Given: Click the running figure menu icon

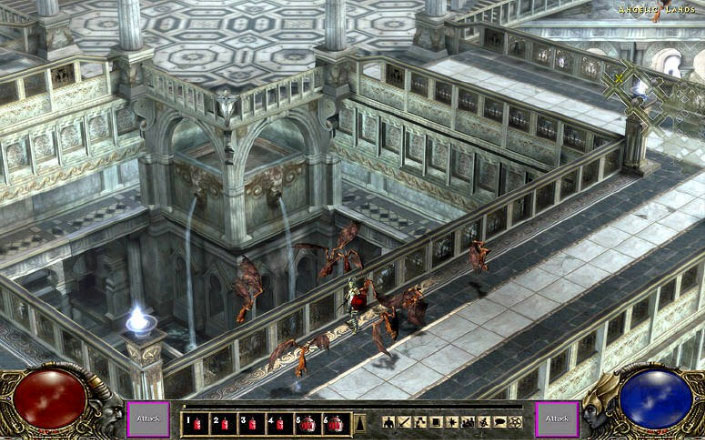Looking at the screenshot, I should click(484, 422).
